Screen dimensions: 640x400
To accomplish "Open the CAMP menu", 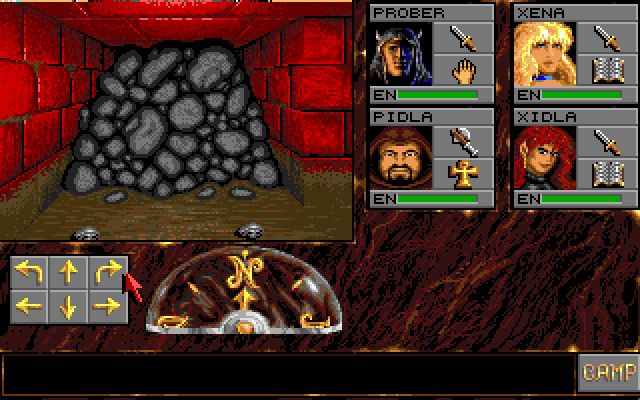I will point(609,373).
